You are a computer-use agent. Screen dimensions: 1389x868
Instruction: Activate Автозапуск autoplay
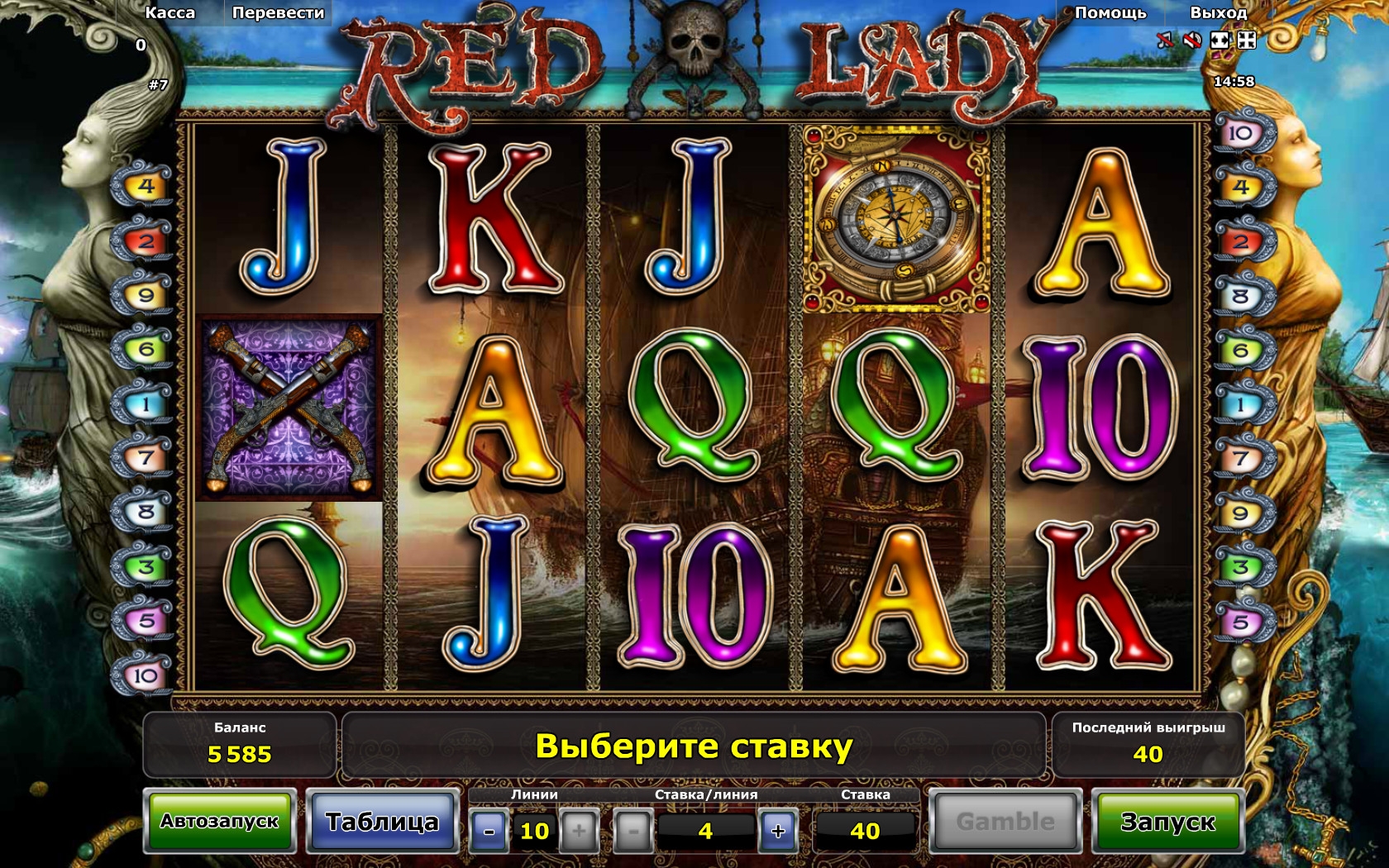[220, 822]
